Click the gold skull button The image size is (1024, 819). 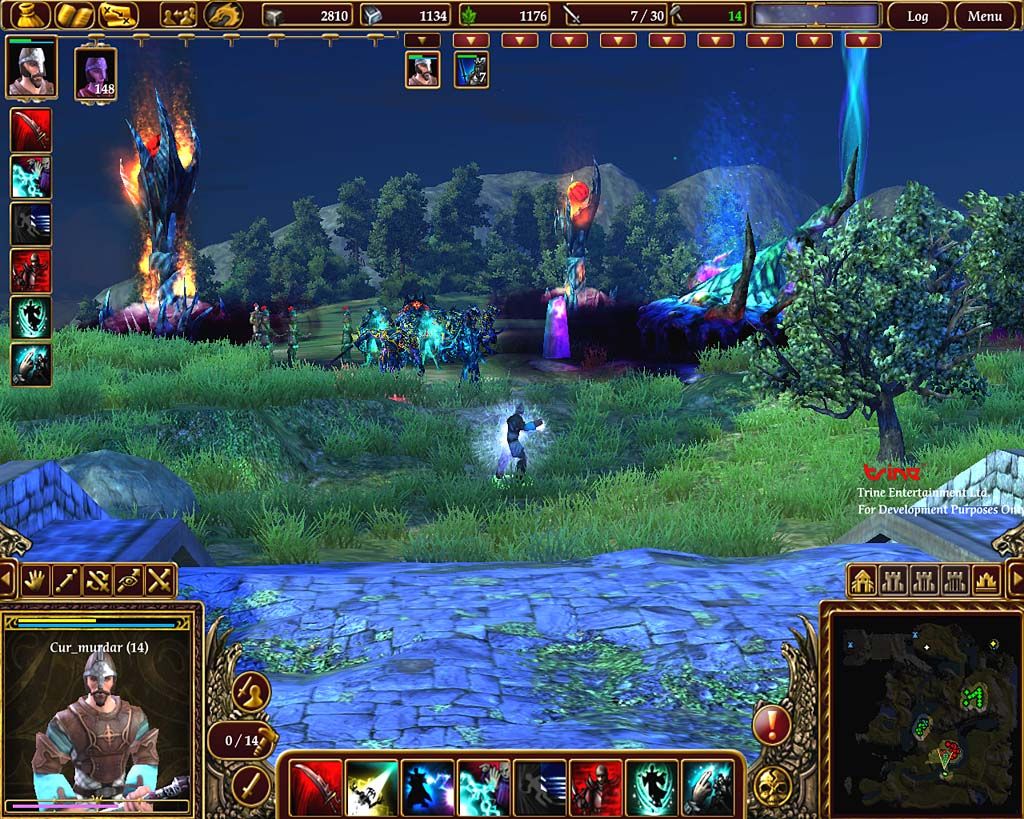(771, 785)
